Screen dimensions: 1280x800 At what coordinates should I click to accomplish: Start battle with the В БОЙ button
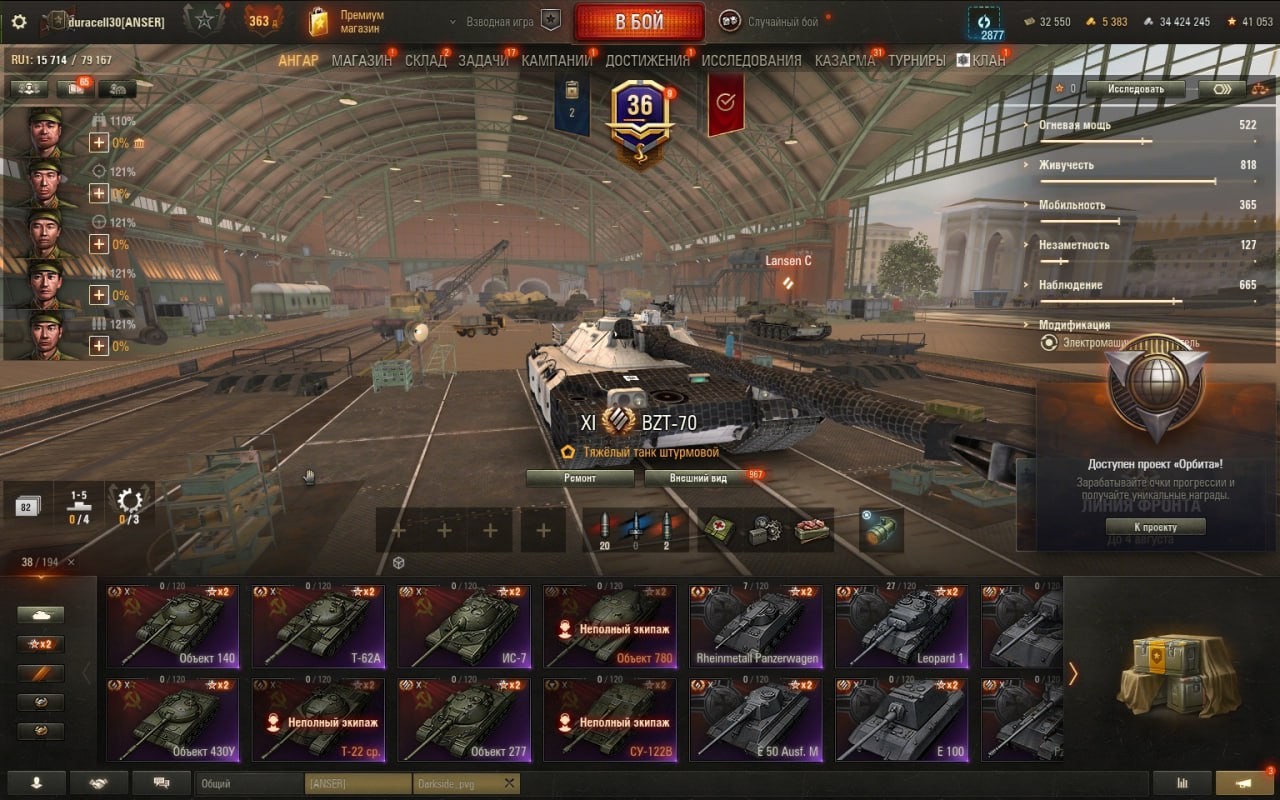[639, 22]
